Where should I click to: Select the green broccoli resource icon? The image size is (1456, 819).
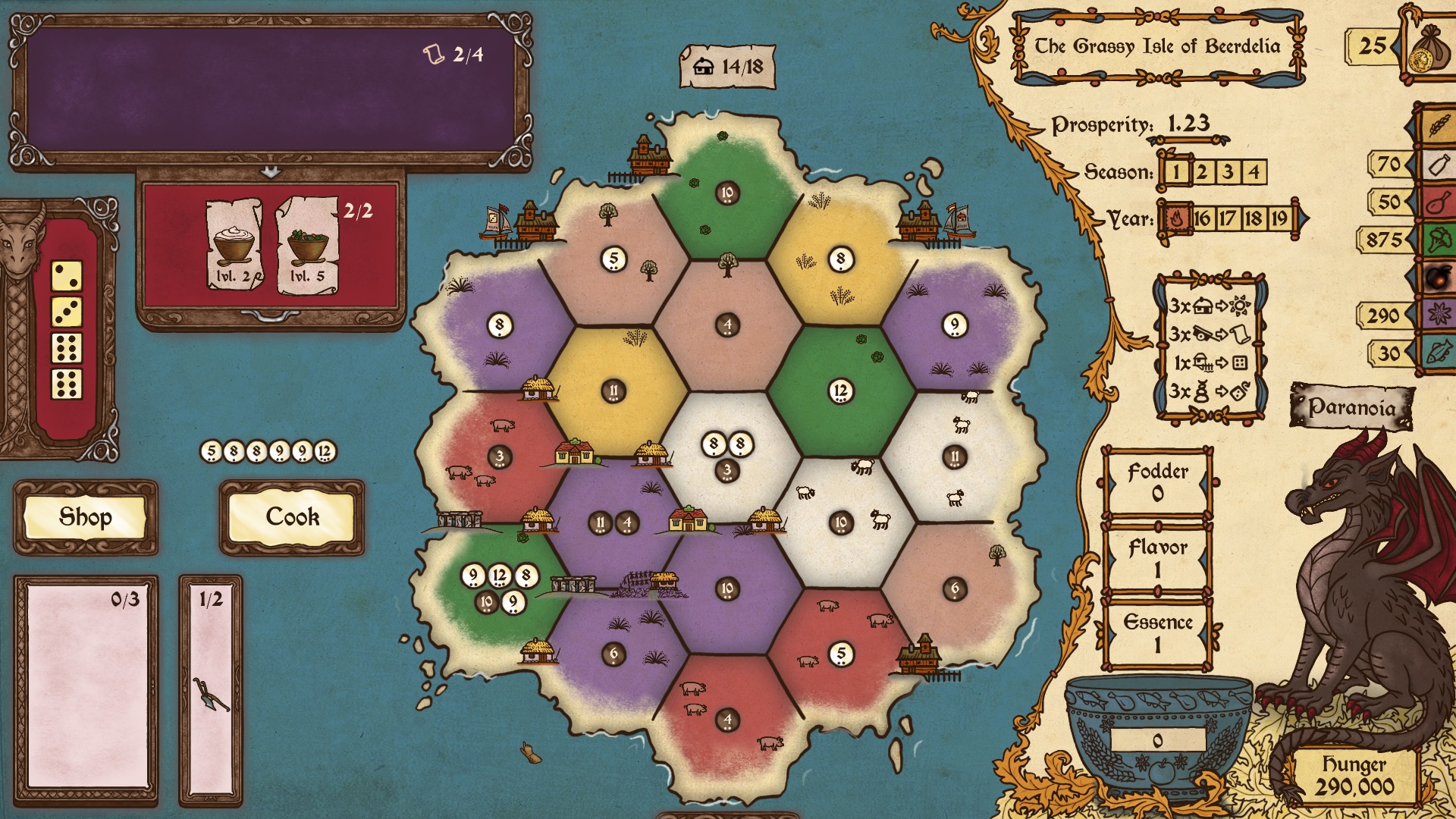tap(1438, 240)
